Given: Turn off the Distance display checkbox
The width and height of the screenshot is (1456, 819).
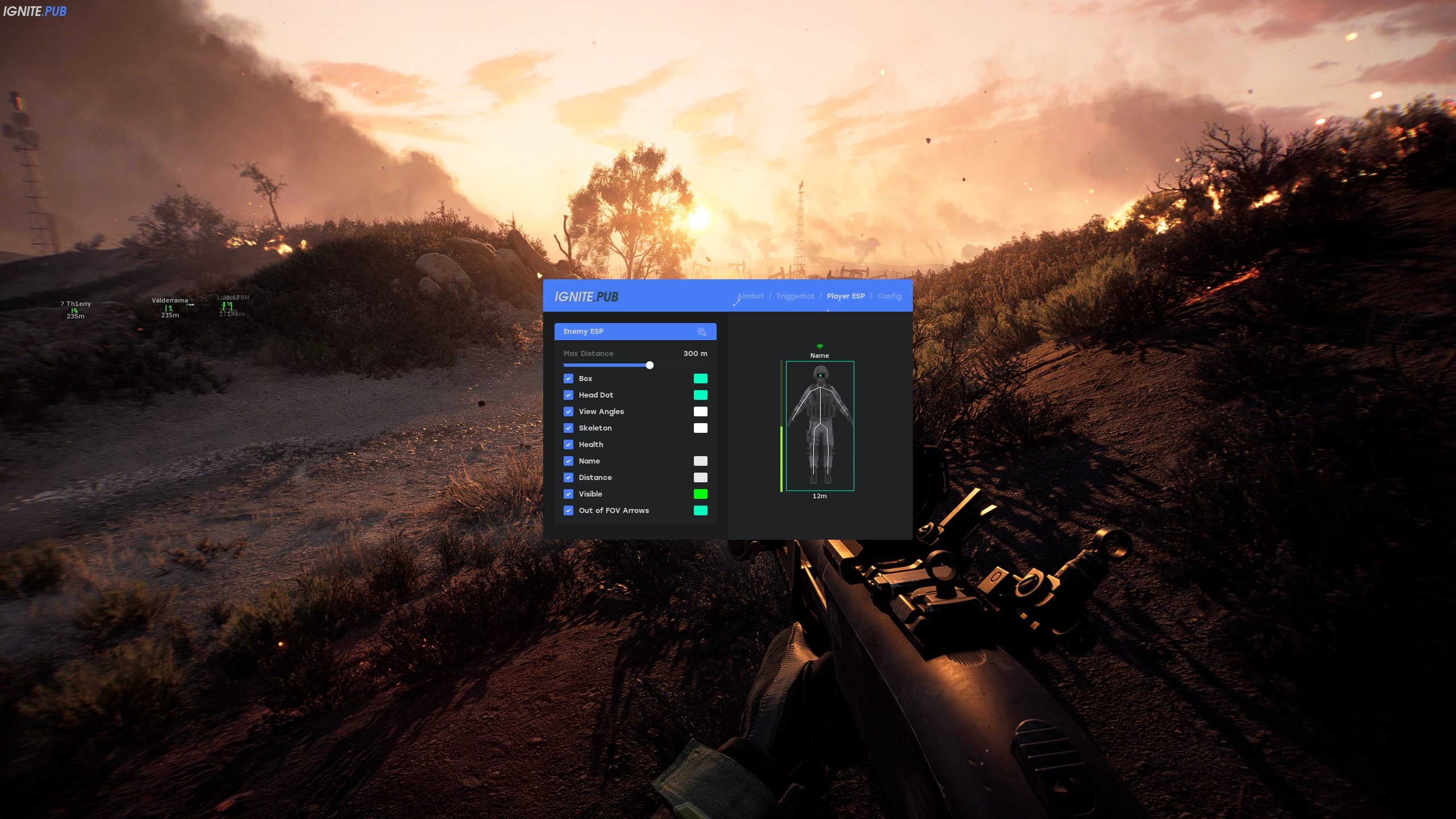Looking at the screenshot, I should 569,477.
